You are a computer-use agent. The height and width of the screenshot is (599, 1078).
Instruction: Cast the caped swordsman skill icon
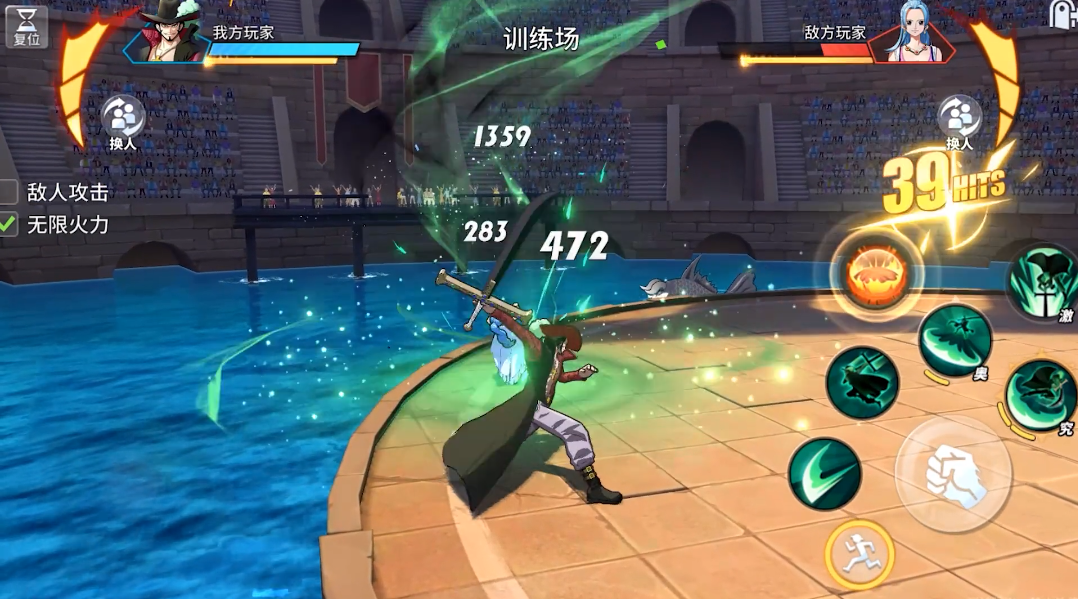[862, 383]
